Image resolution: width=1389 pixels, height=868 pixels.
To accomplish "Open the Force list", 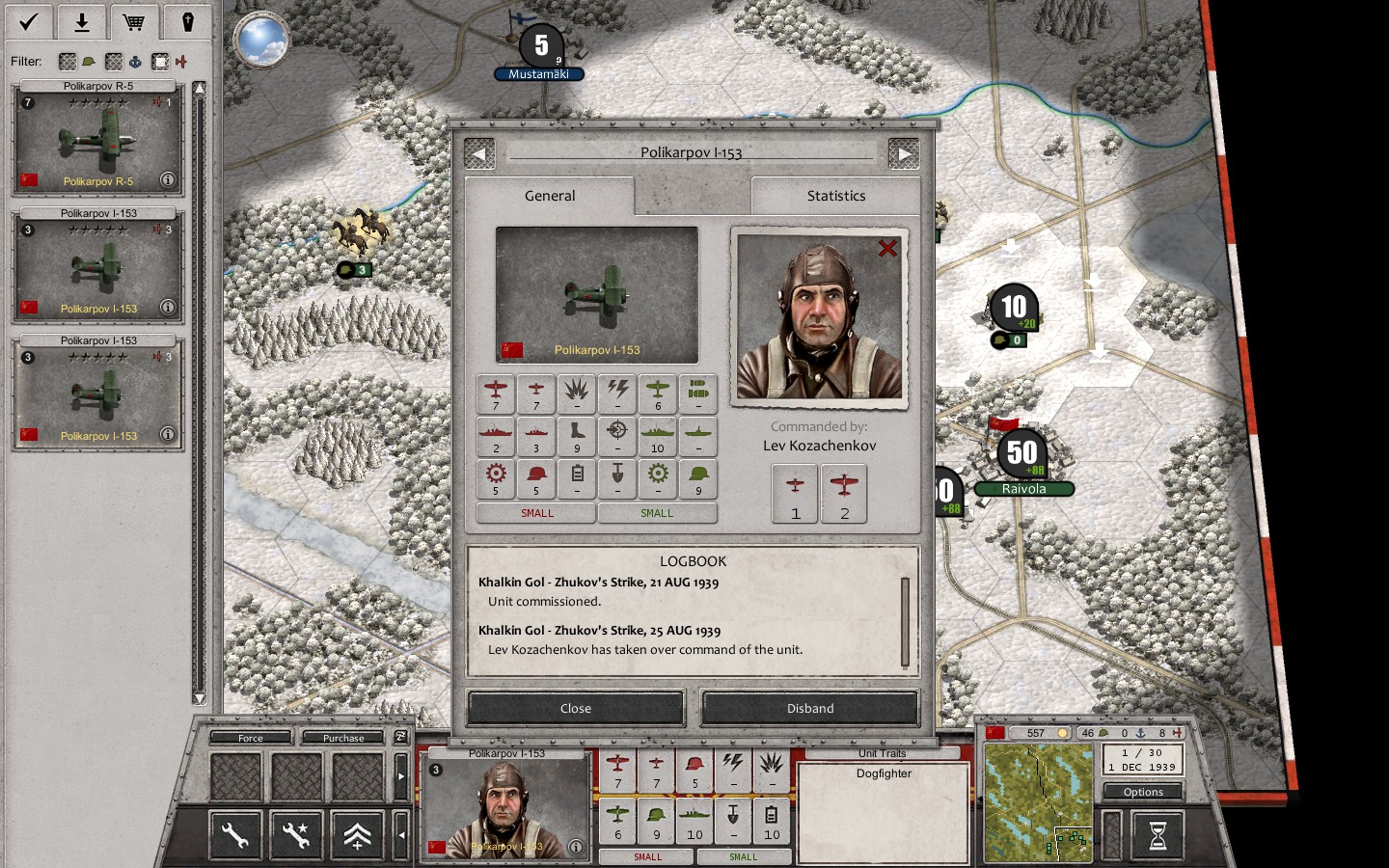I will coord(251,738).
